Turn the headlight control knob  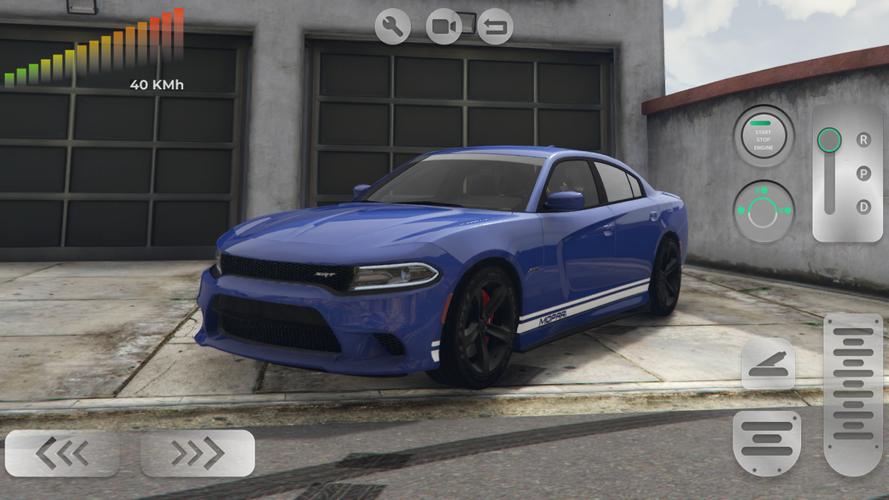pos(763,211)
